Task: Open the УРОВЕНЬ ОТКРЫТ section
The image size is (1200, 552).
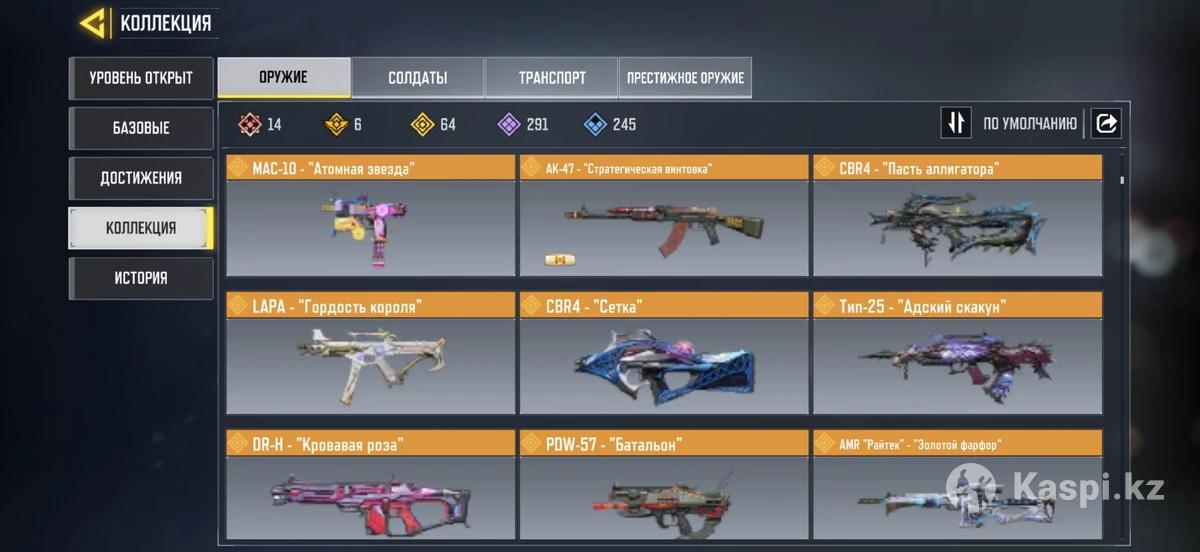Action: pyautogui.click(x=141, y=78)
